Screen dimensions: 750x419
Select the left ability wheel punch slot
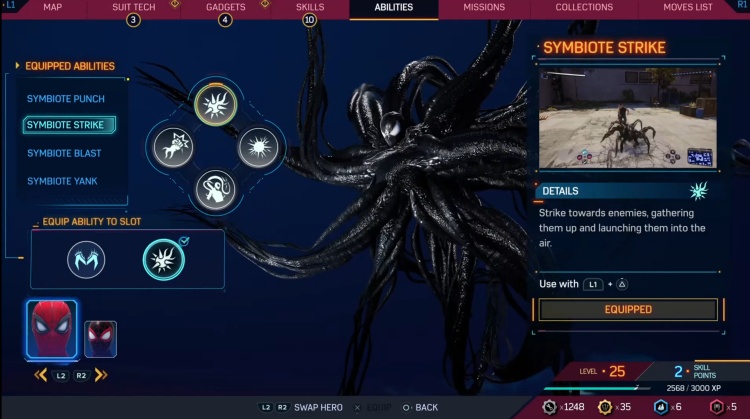[172, 147]
